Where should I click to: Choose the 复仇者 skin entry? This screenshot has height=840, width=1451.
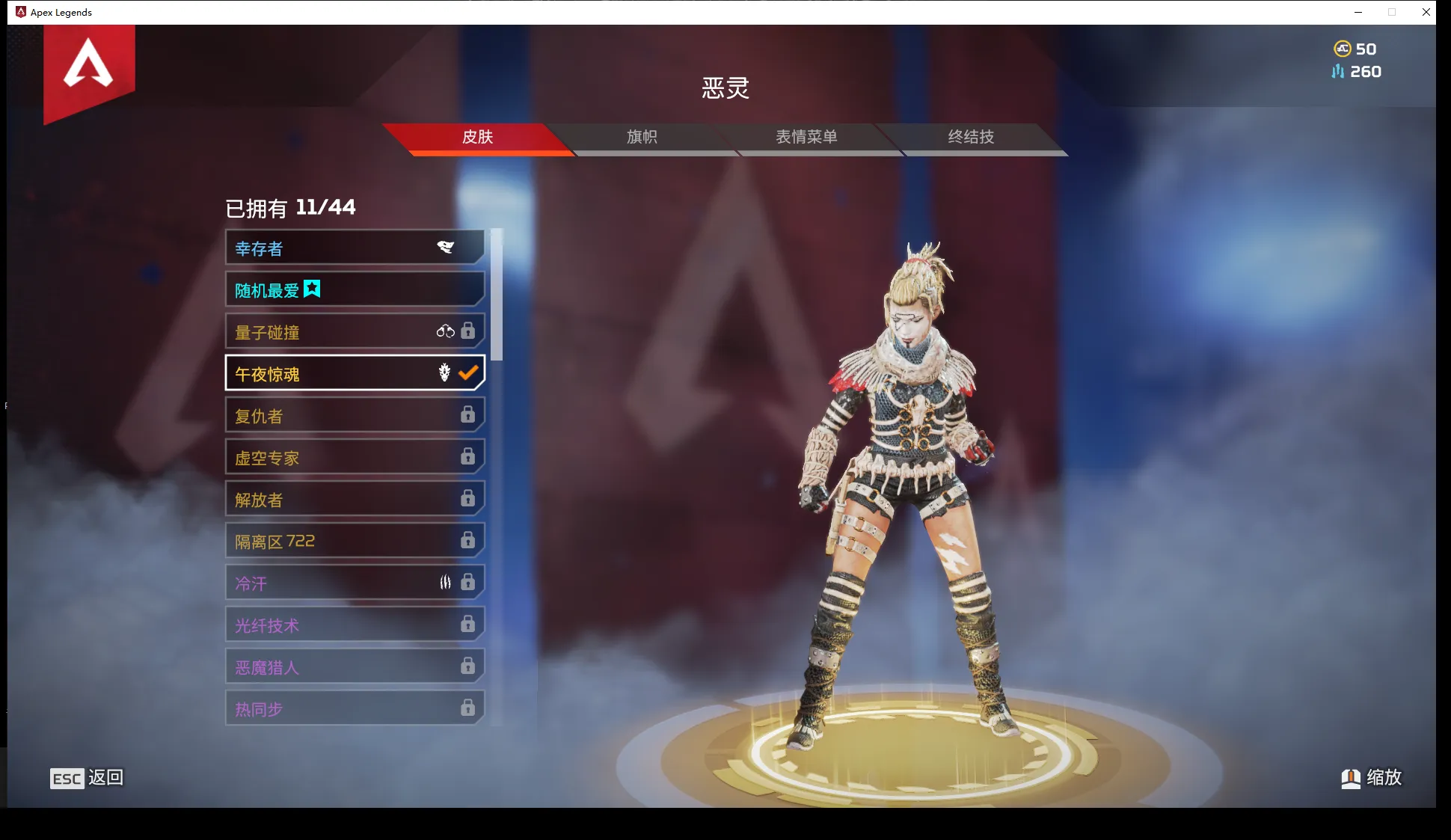click(x=355, y=416)
